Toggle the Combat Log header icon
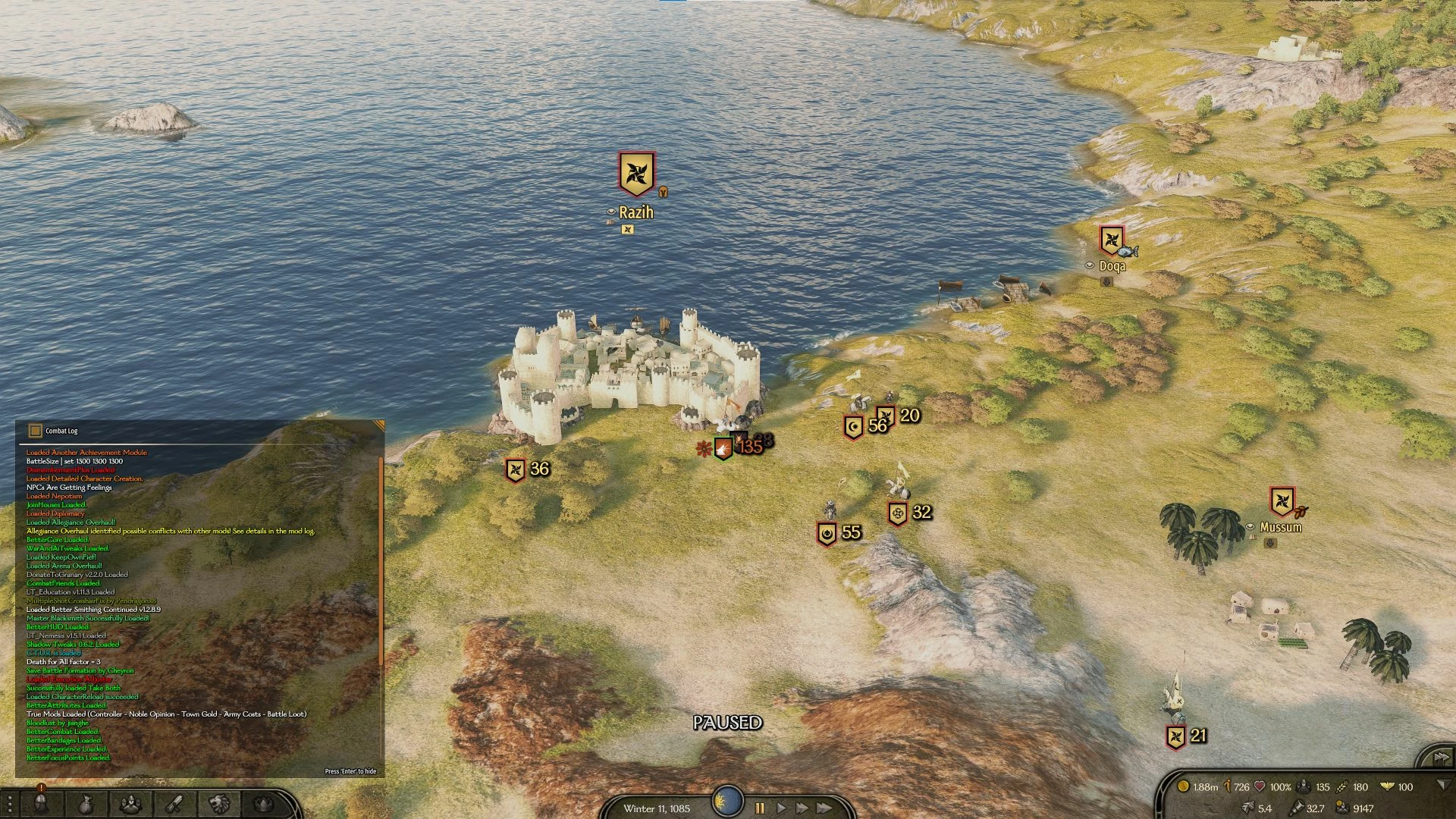 point(35,431)
